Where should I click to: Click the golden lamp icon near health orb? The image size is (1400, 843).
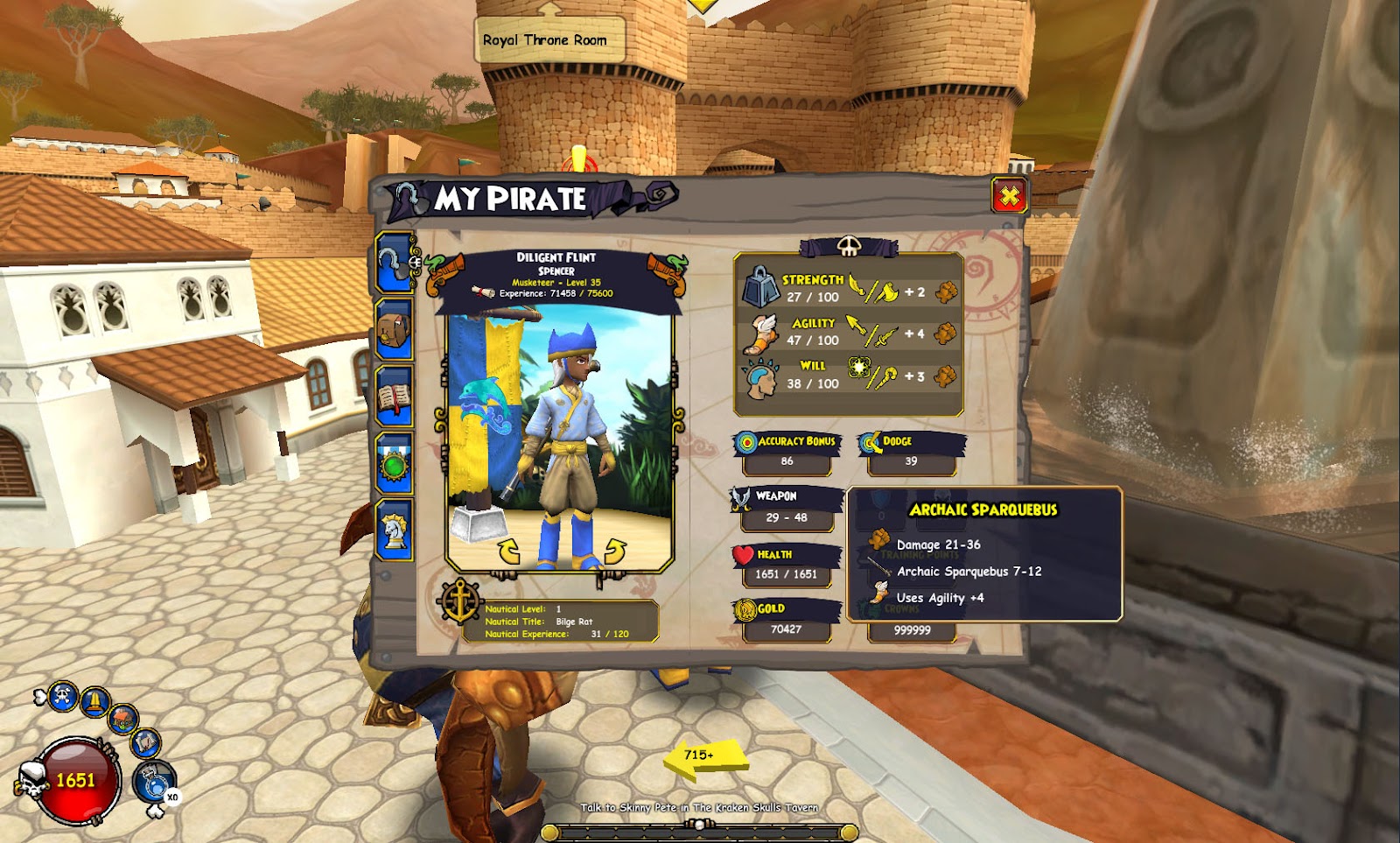[94, 700]
